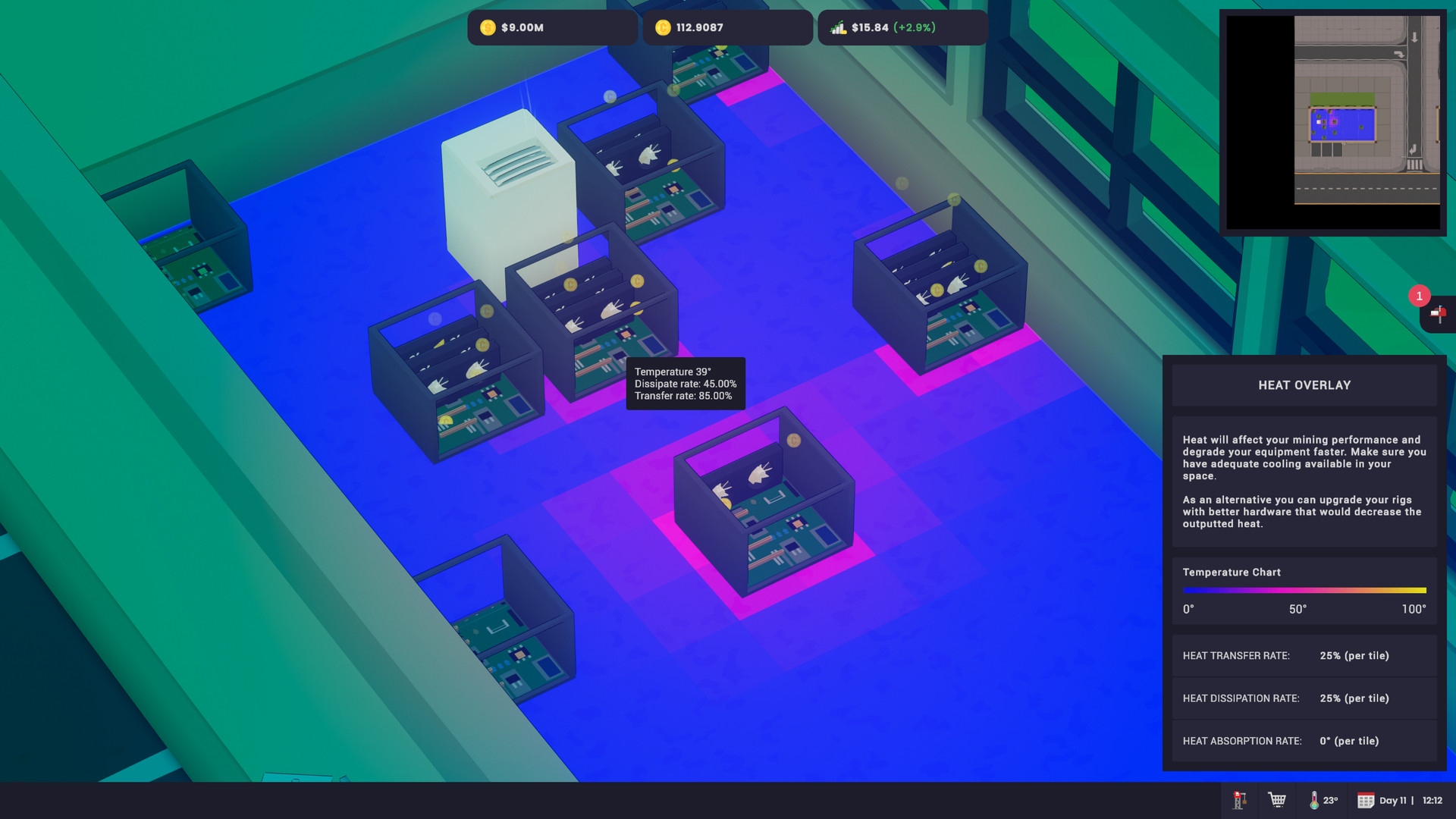Viewport: 1456px width, 819px height.
Task: Click the coin balance icon showing 112.9087
Action: [x=664, y=27]
